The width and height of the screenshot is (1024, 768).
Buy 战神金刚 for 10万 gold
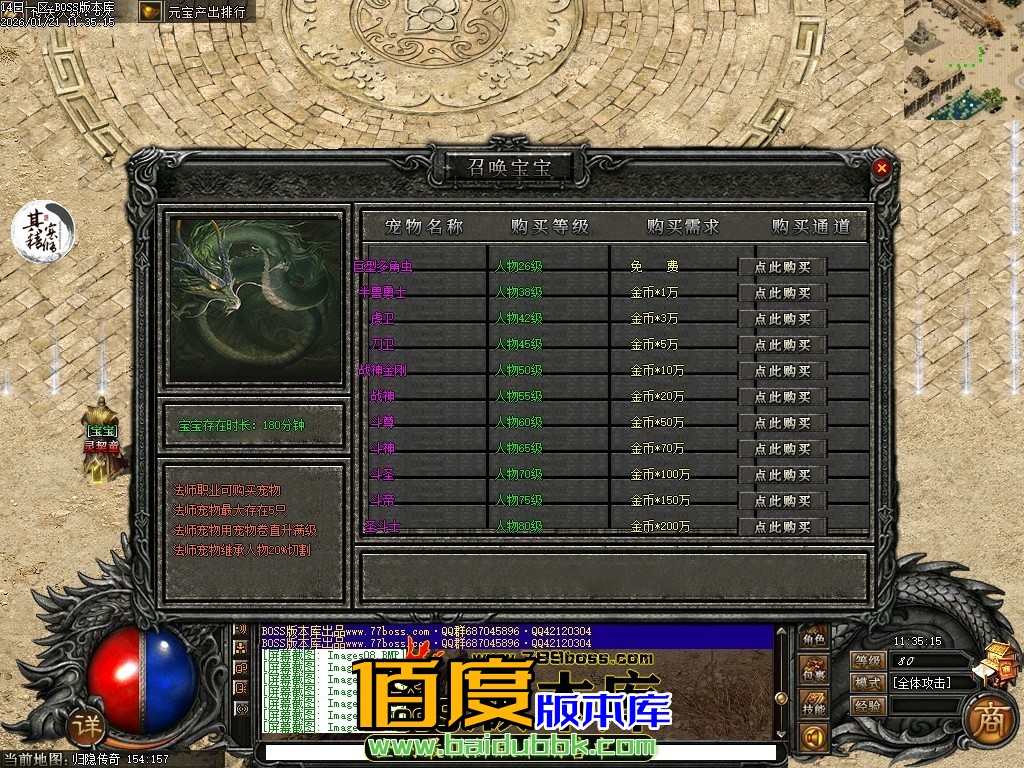[782, 371]
